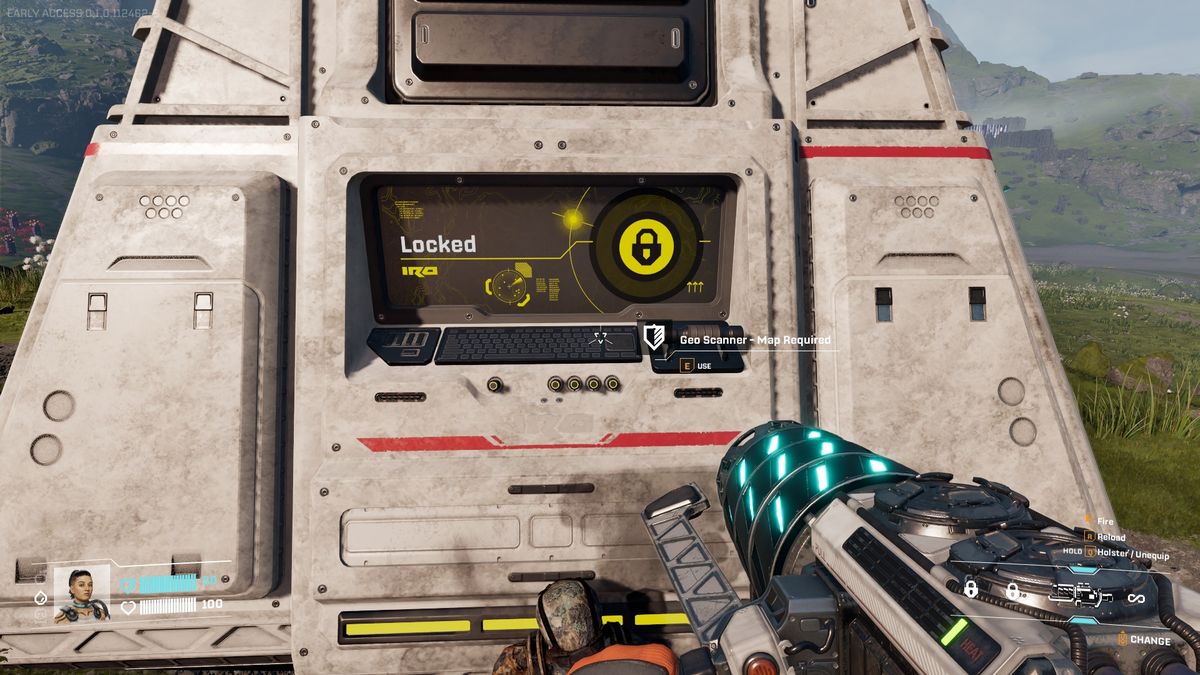Click the player character portrait
The height and width of the screenshot is (675, 1200).
coord(81,594)
